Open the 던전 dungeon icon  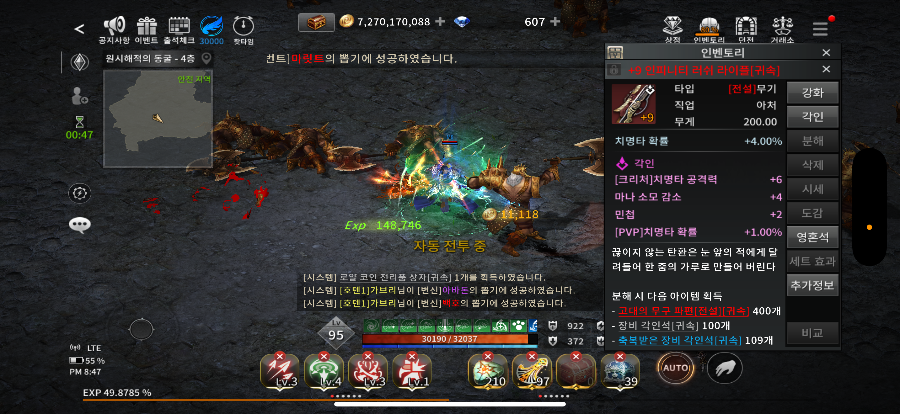coord(745,27)
